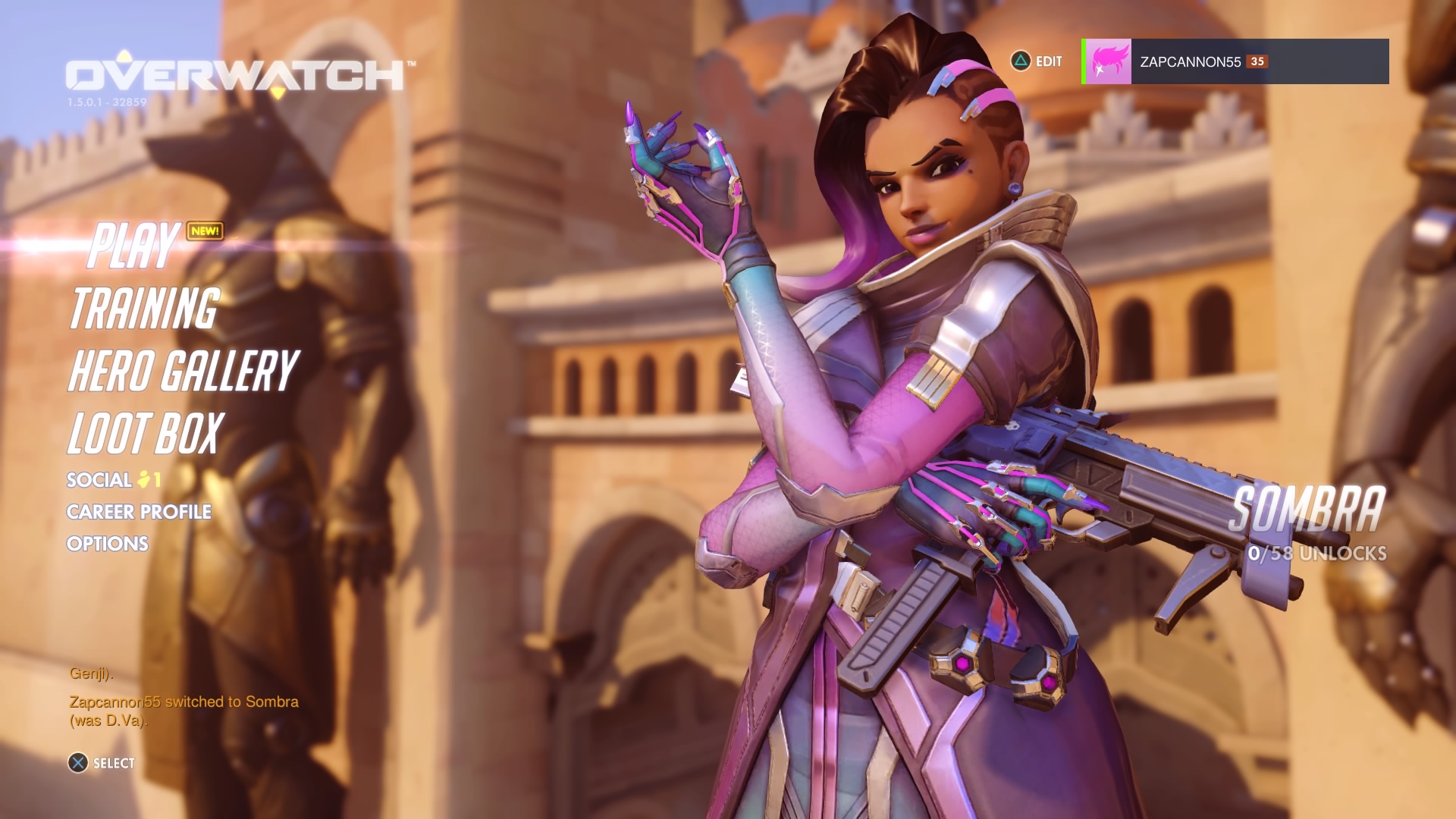Open the Options menu
The height and width of the screenshot is (819, 1456).
tap(108, 544)
